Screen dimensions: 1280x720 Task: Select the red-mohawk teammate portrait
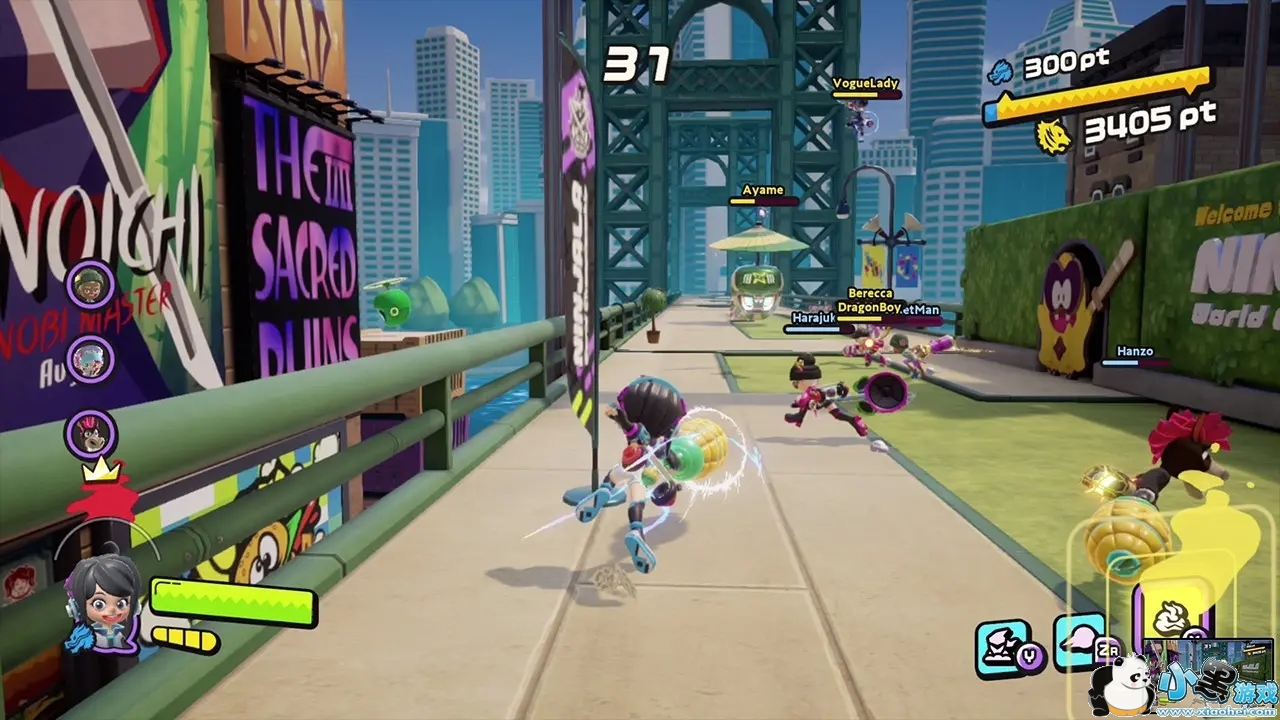pyautogui.click(x=91, y=434)
